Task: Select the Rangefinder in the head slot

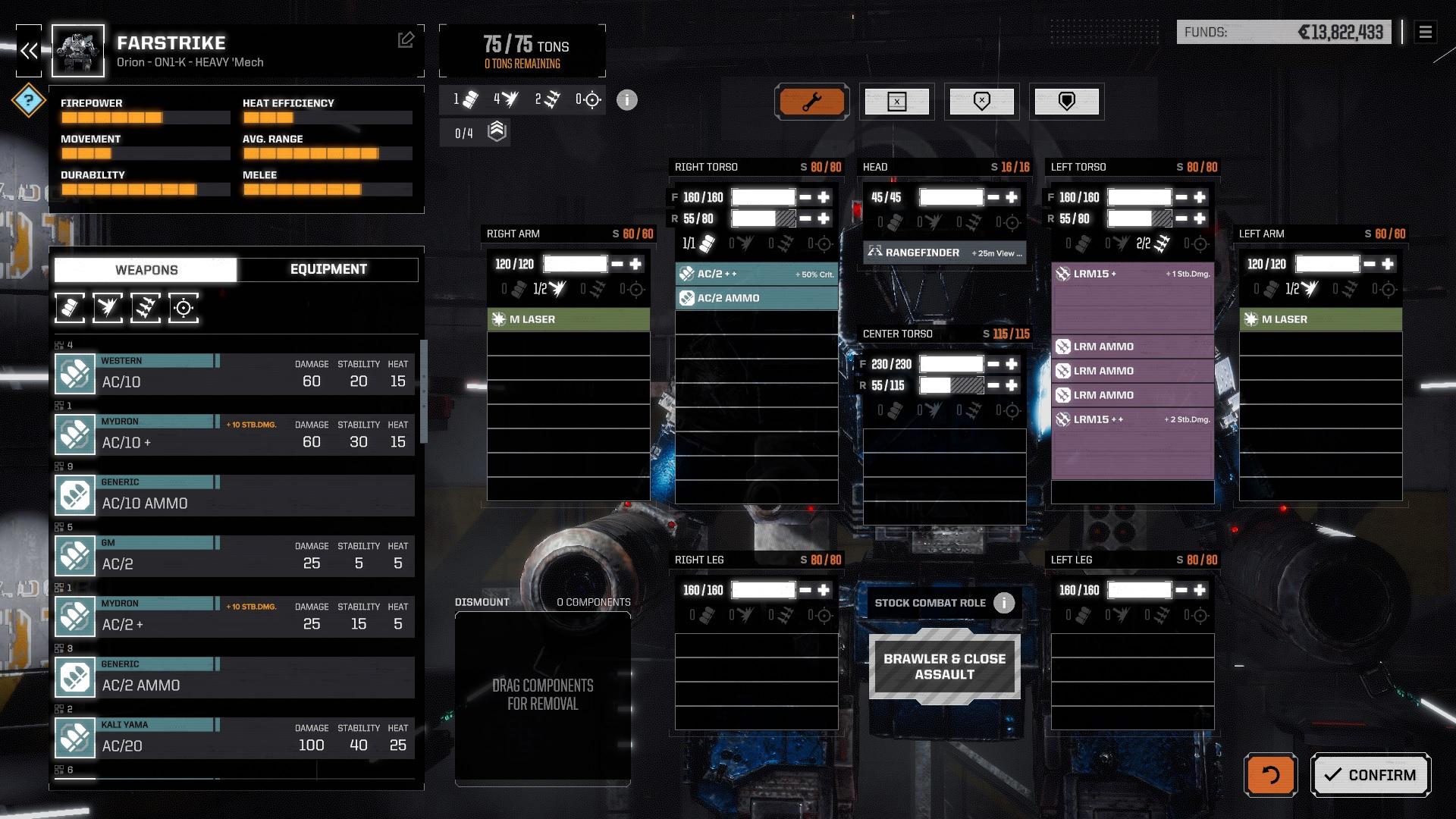Action: click(944, 253)
